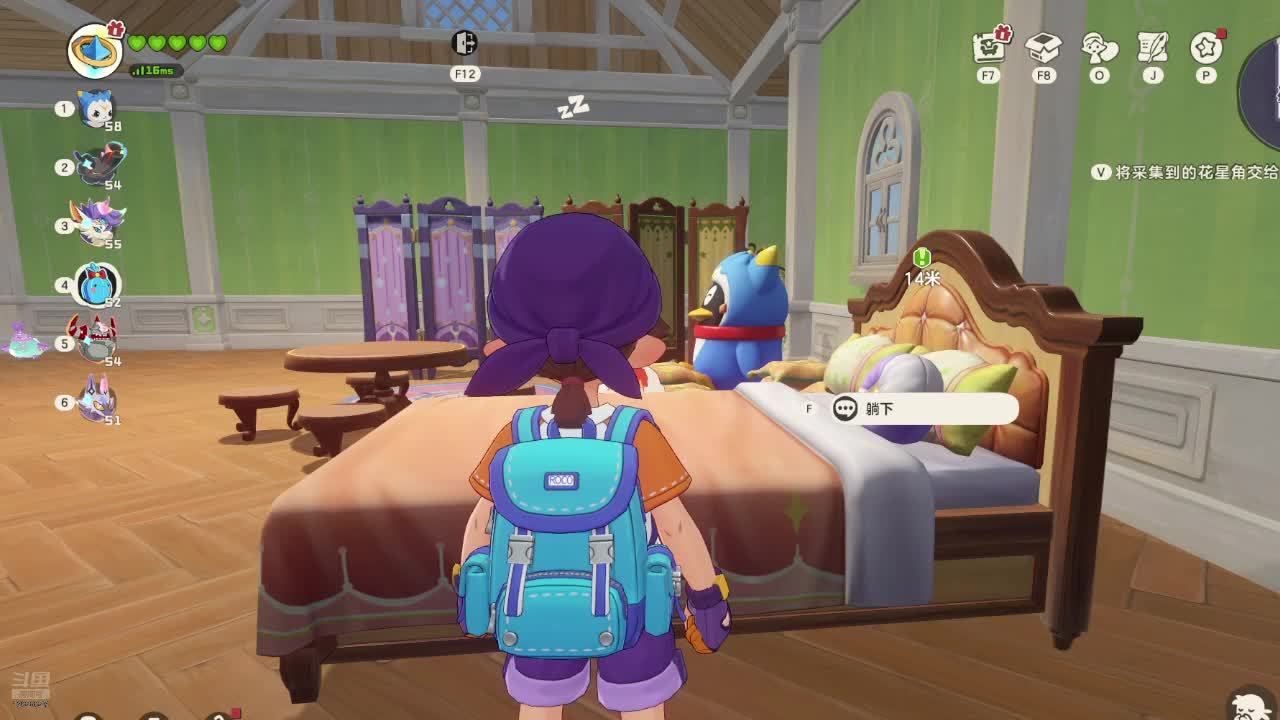Open the furniture calendar icon with gift badge
This screenshot has width=1280, height=720.
pos(990,46)
